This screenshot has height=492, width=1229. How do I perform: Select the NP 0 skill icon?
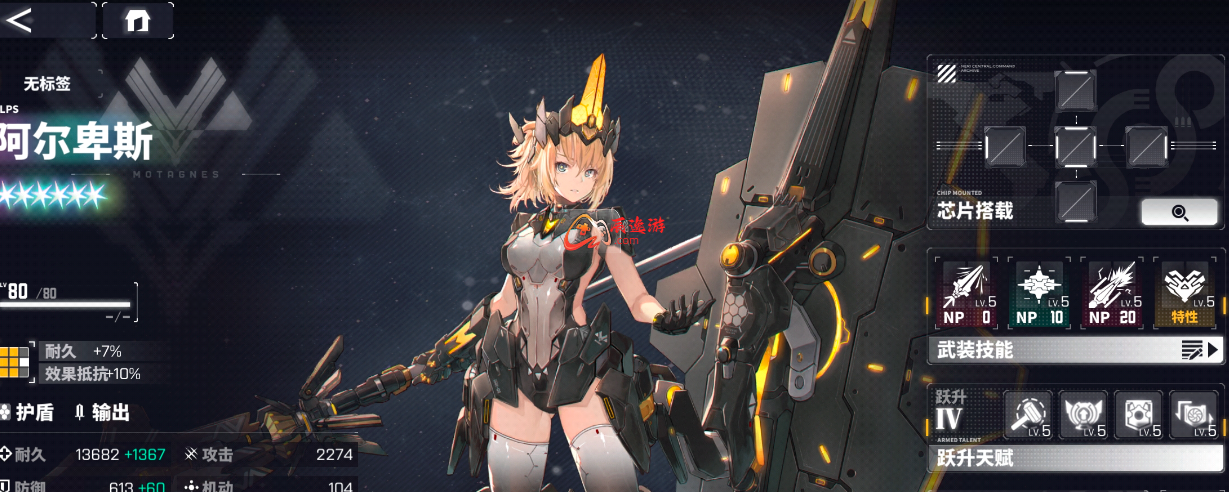click(966, 294)
